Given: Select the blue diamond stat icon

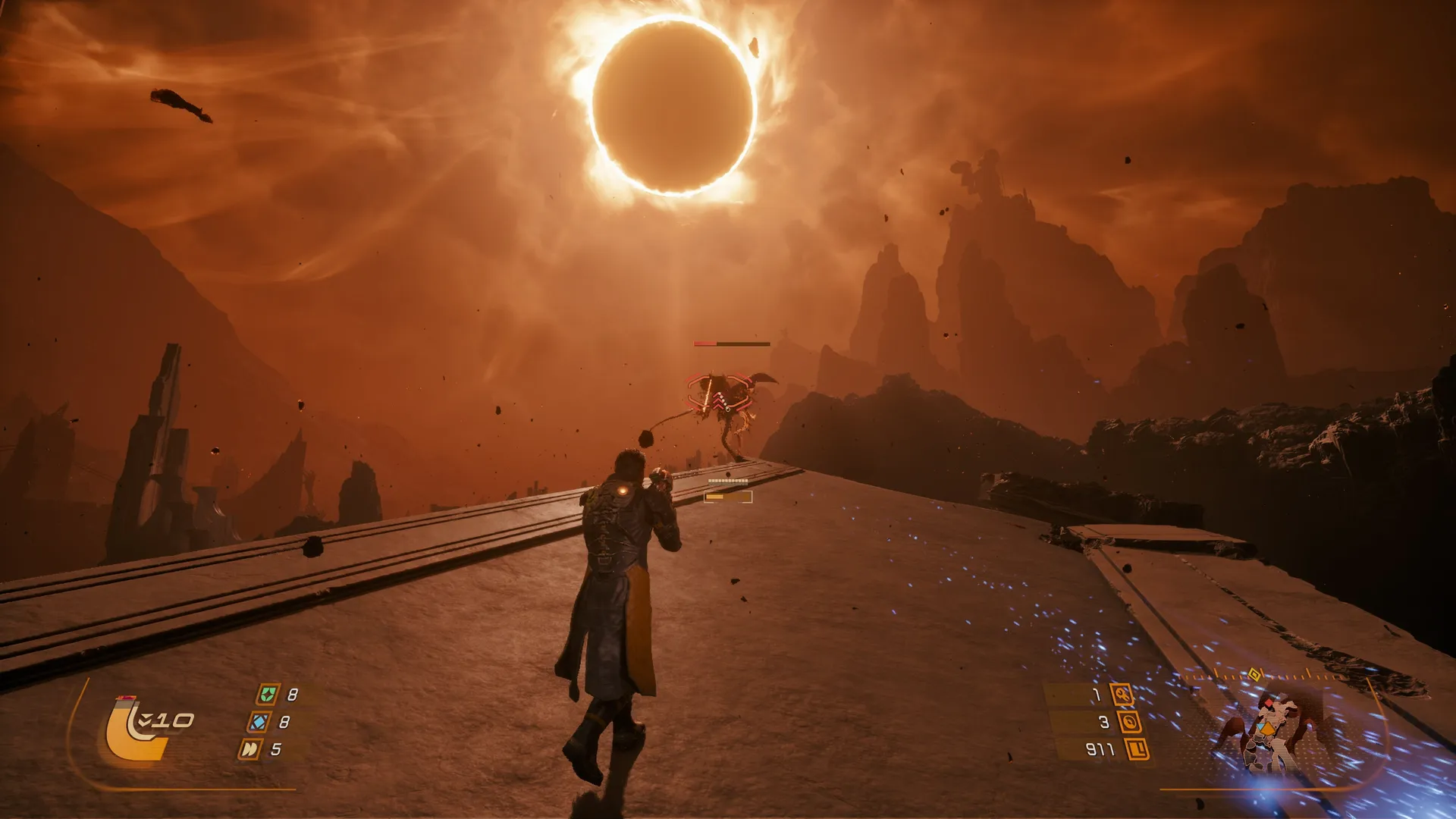Looking at the screenshot, I should point(259,721).
